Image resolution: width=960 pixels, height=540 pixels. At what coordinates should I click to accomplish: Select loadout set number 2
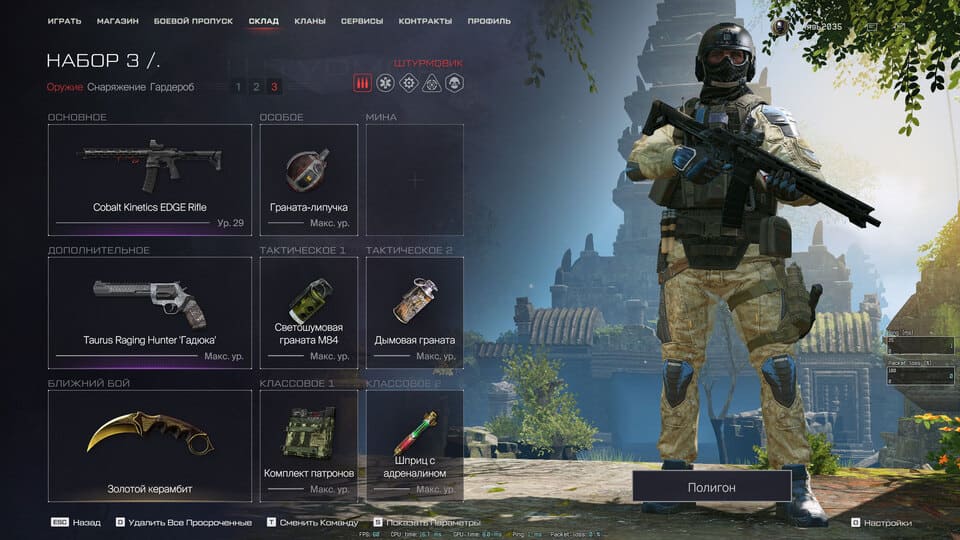[x=256, y=87]
